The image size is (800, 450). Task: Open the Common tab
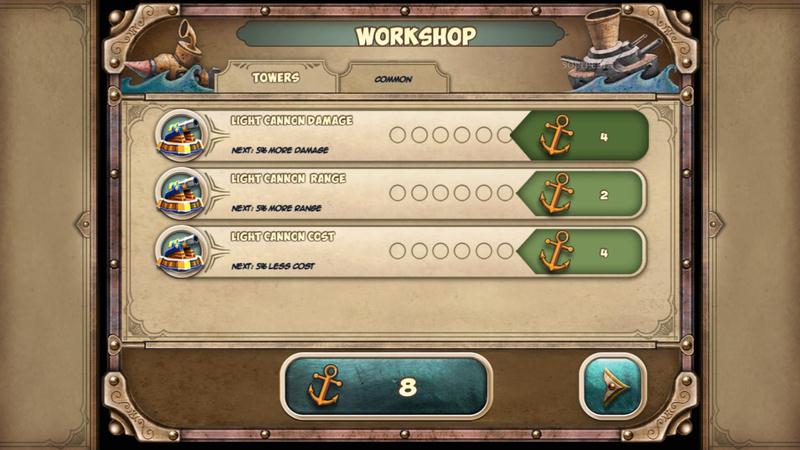393,79
